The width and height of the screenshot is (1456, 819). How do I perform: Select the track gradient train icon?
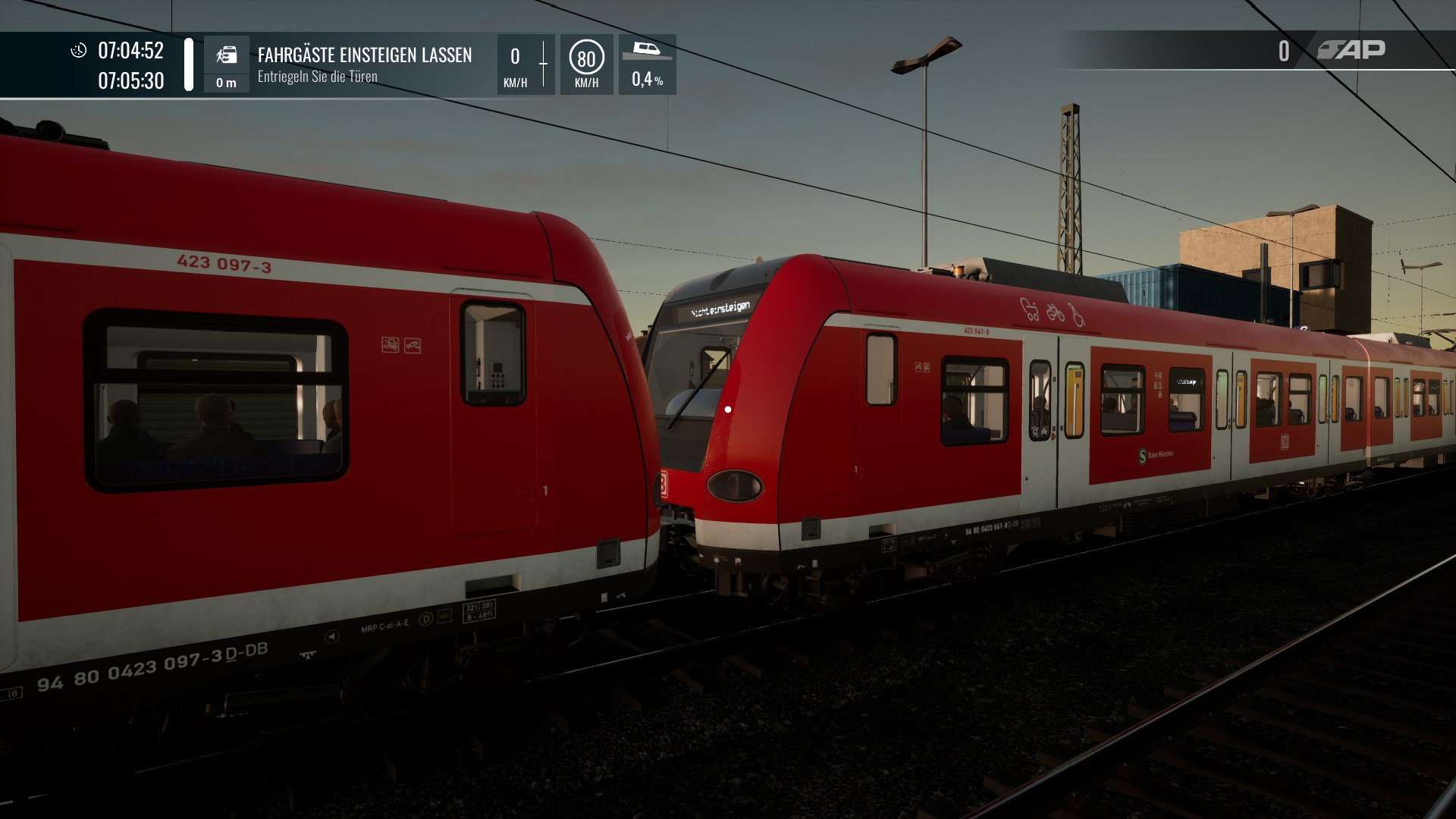646,50
